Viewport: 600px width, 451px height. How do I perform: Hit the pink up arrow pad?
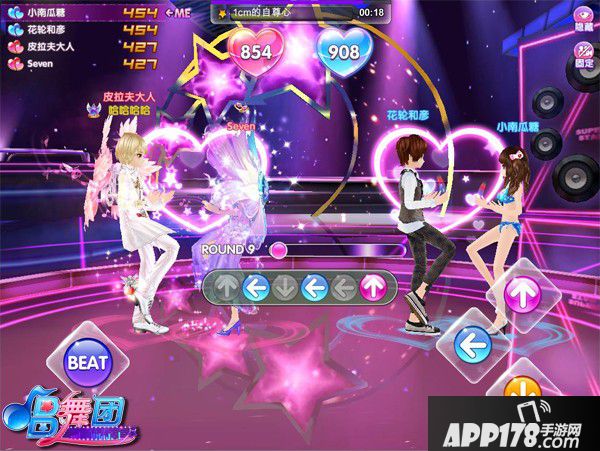[522, 294]
